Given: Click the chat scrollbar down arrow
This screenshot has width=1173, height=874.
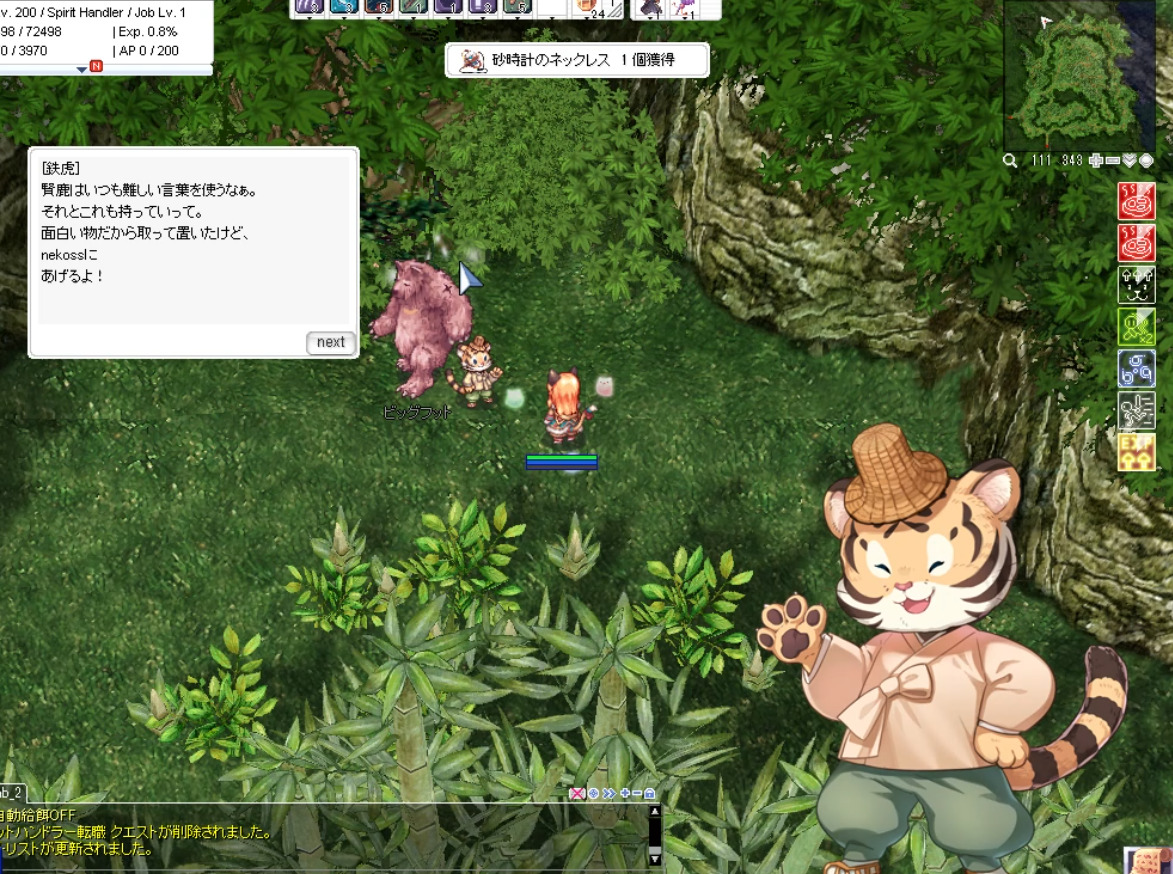Looking at the screenshot, I should pos(655,858).
